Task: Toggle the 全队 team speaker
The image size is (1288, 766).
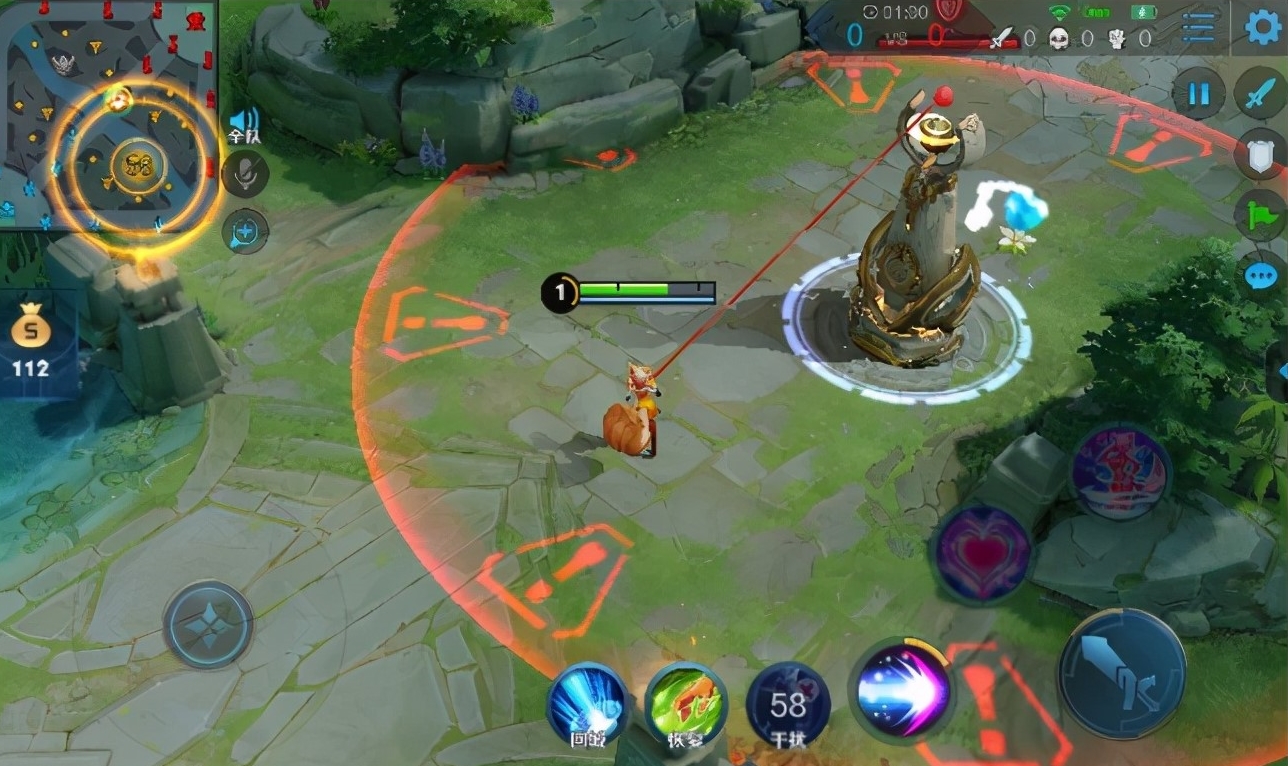Action: [243, 124]
